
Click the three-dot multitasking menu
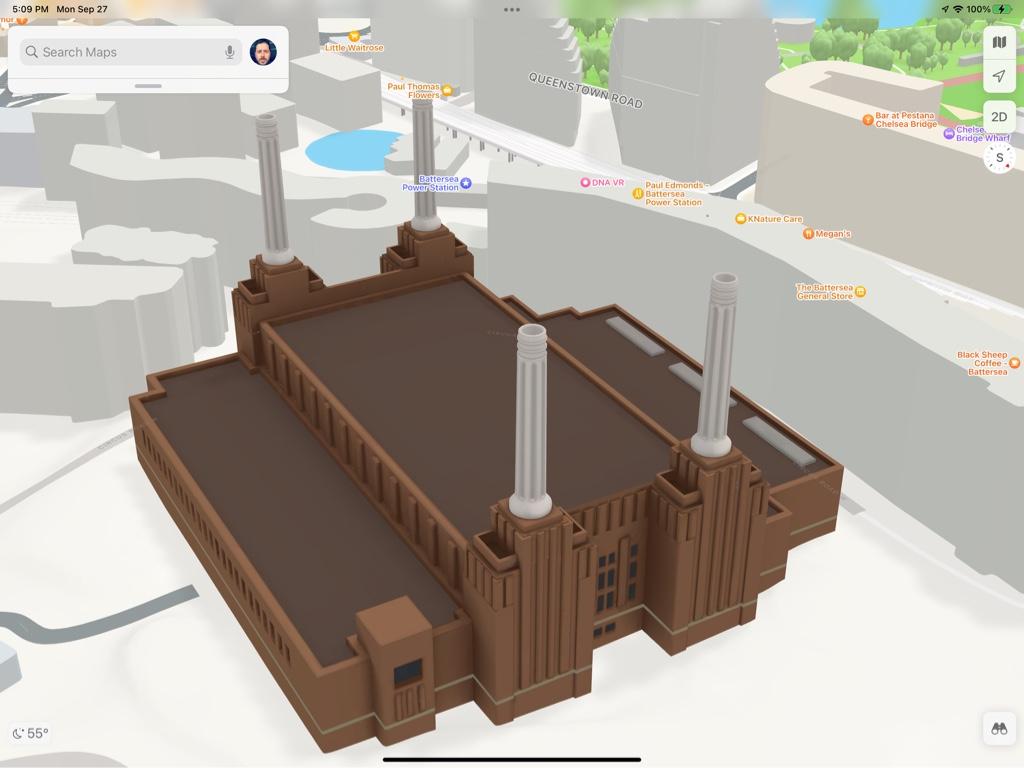tap(512, 10)
